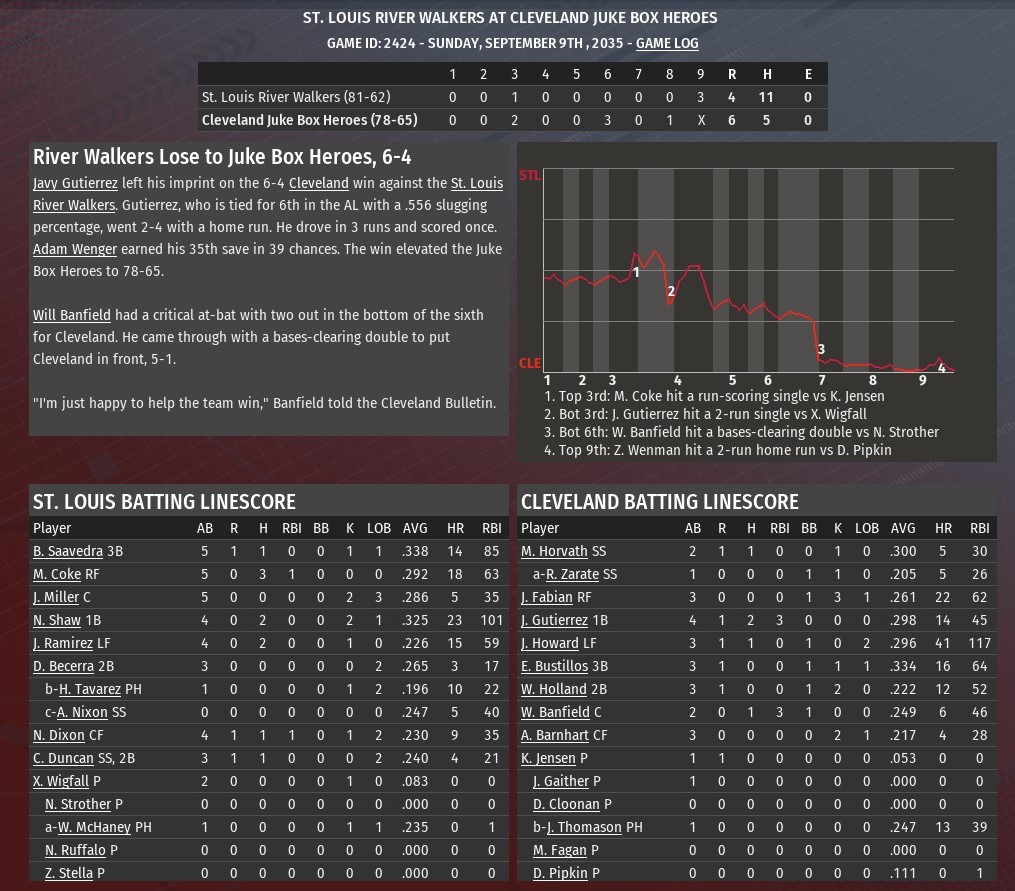The image size is (1015, 891).
Task: Open J. Howard's player profile
Action: point(549,643)
